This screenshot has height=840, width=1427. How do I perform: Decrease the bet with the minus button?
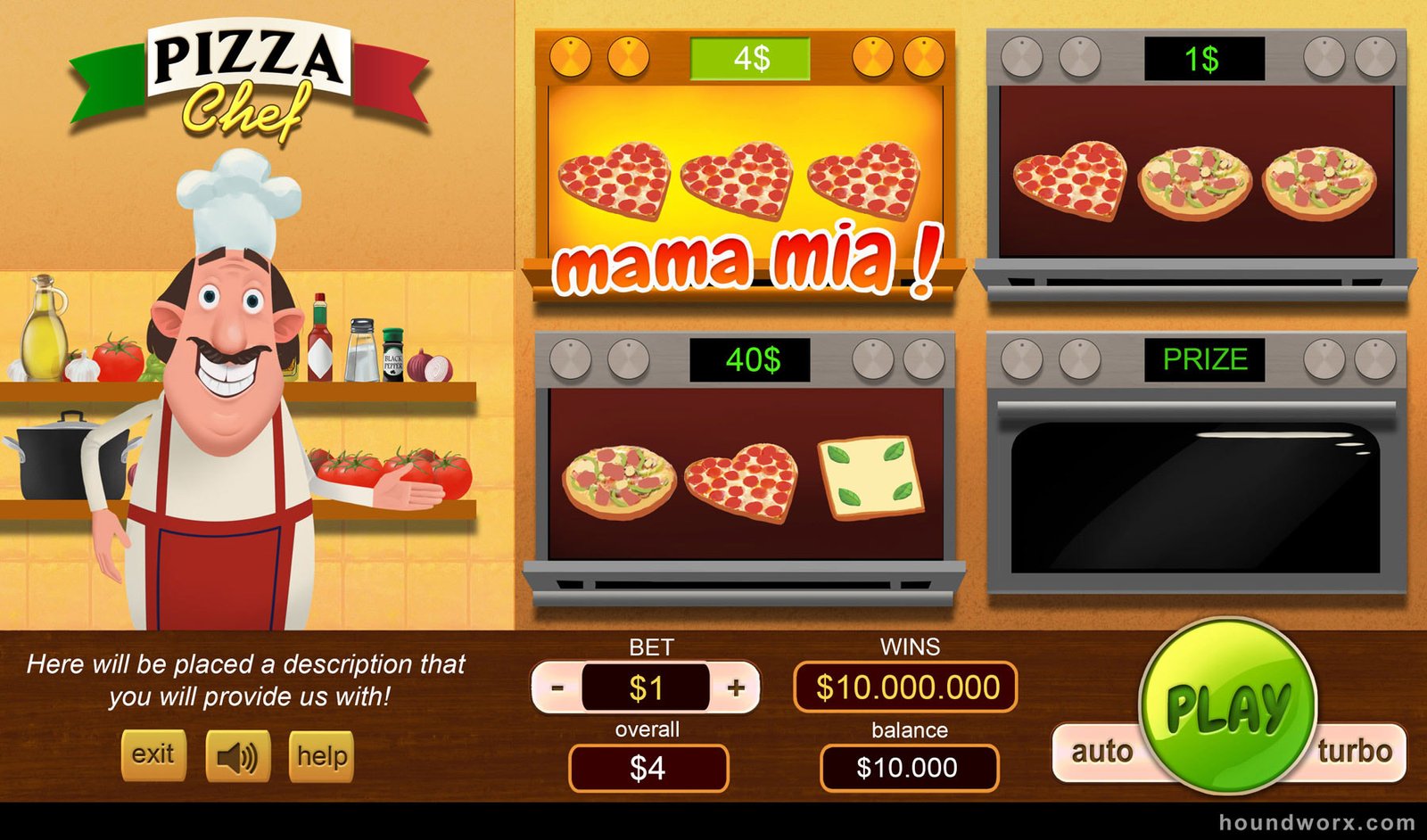point(557,688)
